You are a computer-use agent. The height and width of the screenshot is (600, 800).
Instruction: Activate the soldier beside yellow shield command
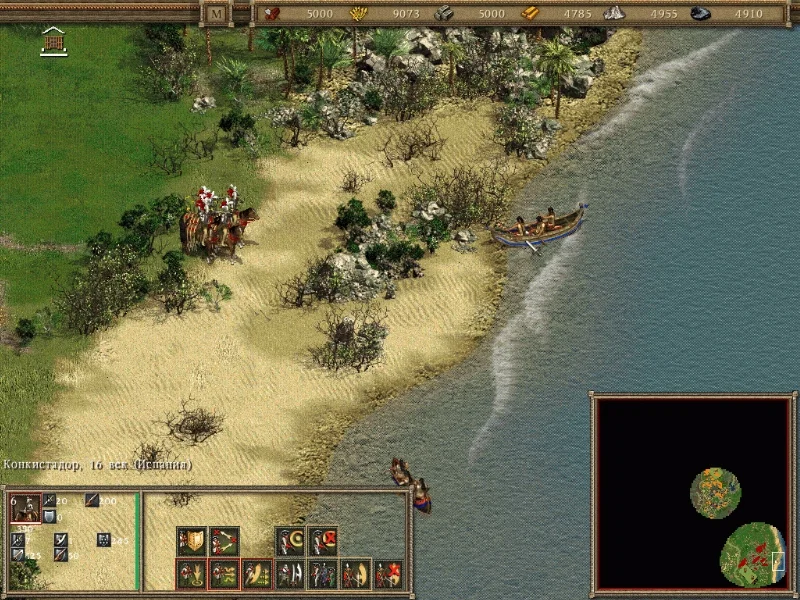click(x=355, y=574)
